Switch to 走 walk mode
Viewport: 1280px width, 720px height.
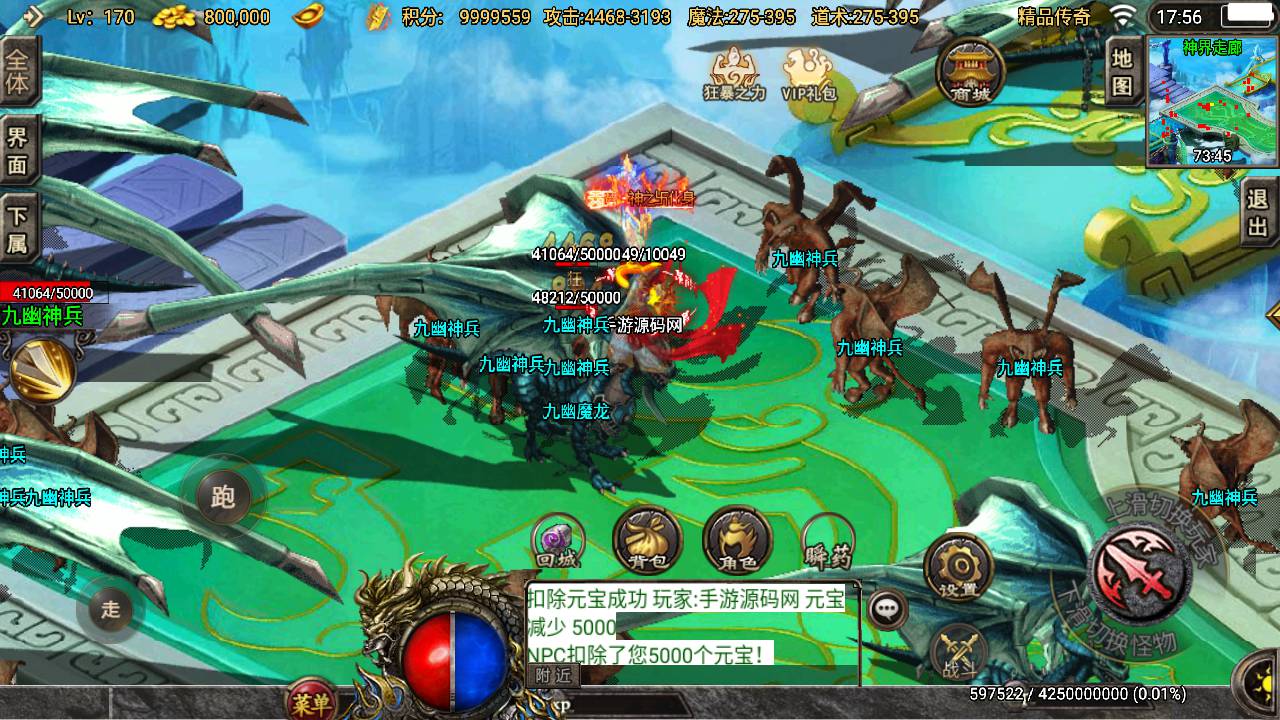pos(110,608)
